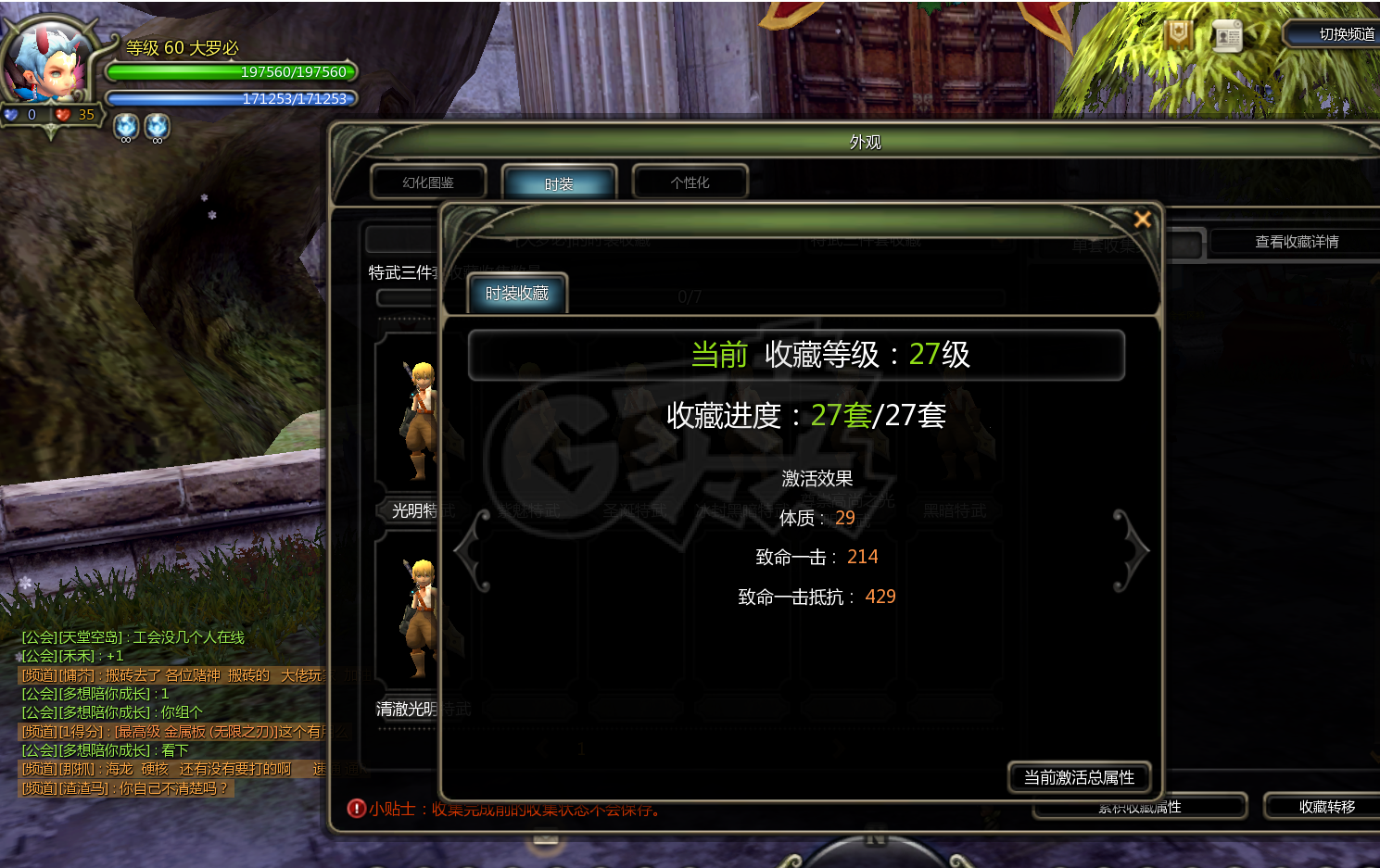This screenshot has height=868, width=1380.
Task: Switch to the 幻化图鉴 tab
Action: tap(427, 182)
